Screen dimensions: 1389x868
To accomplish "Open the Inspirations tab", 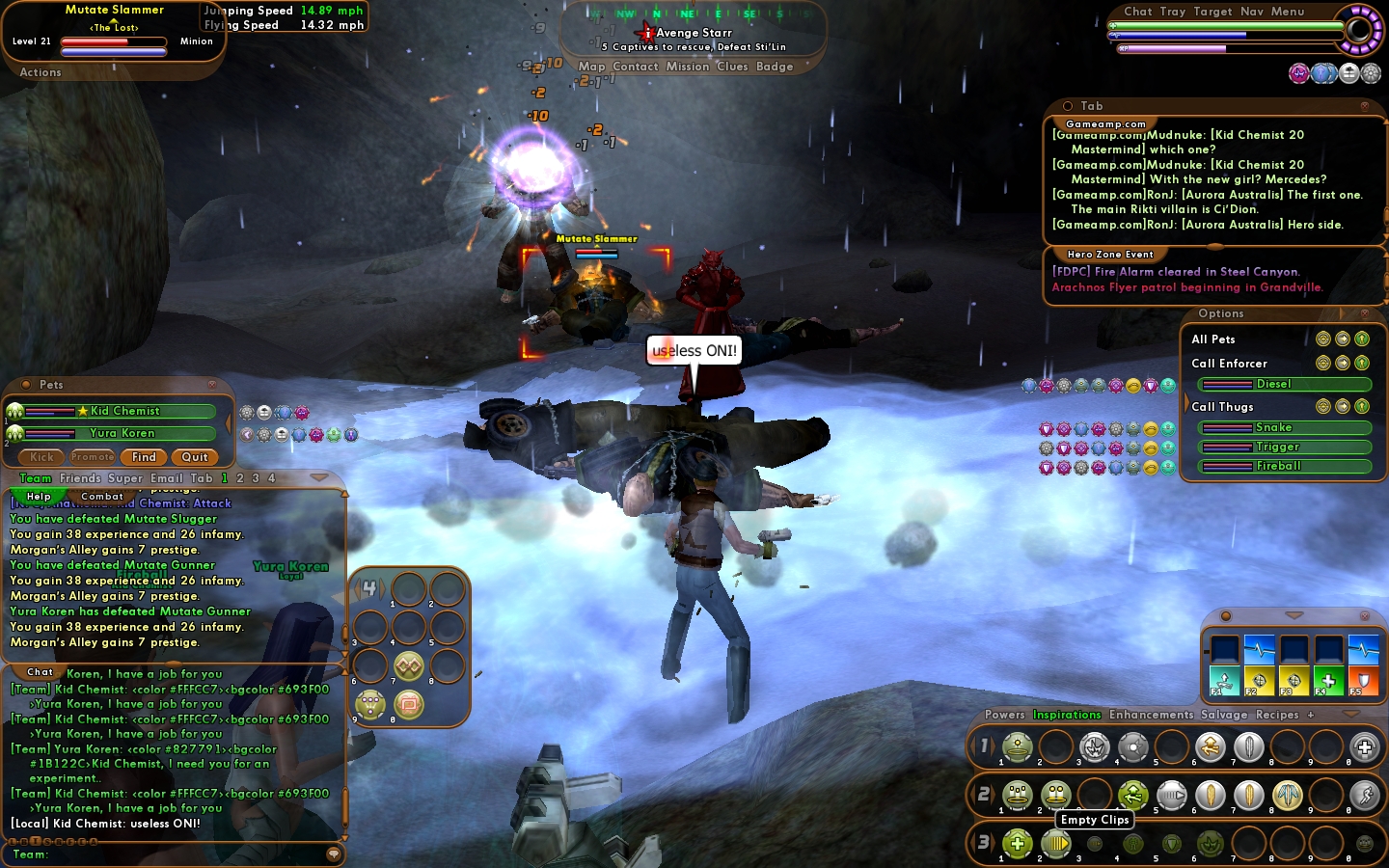I will pyautogui.click(x=1067, y=715).
